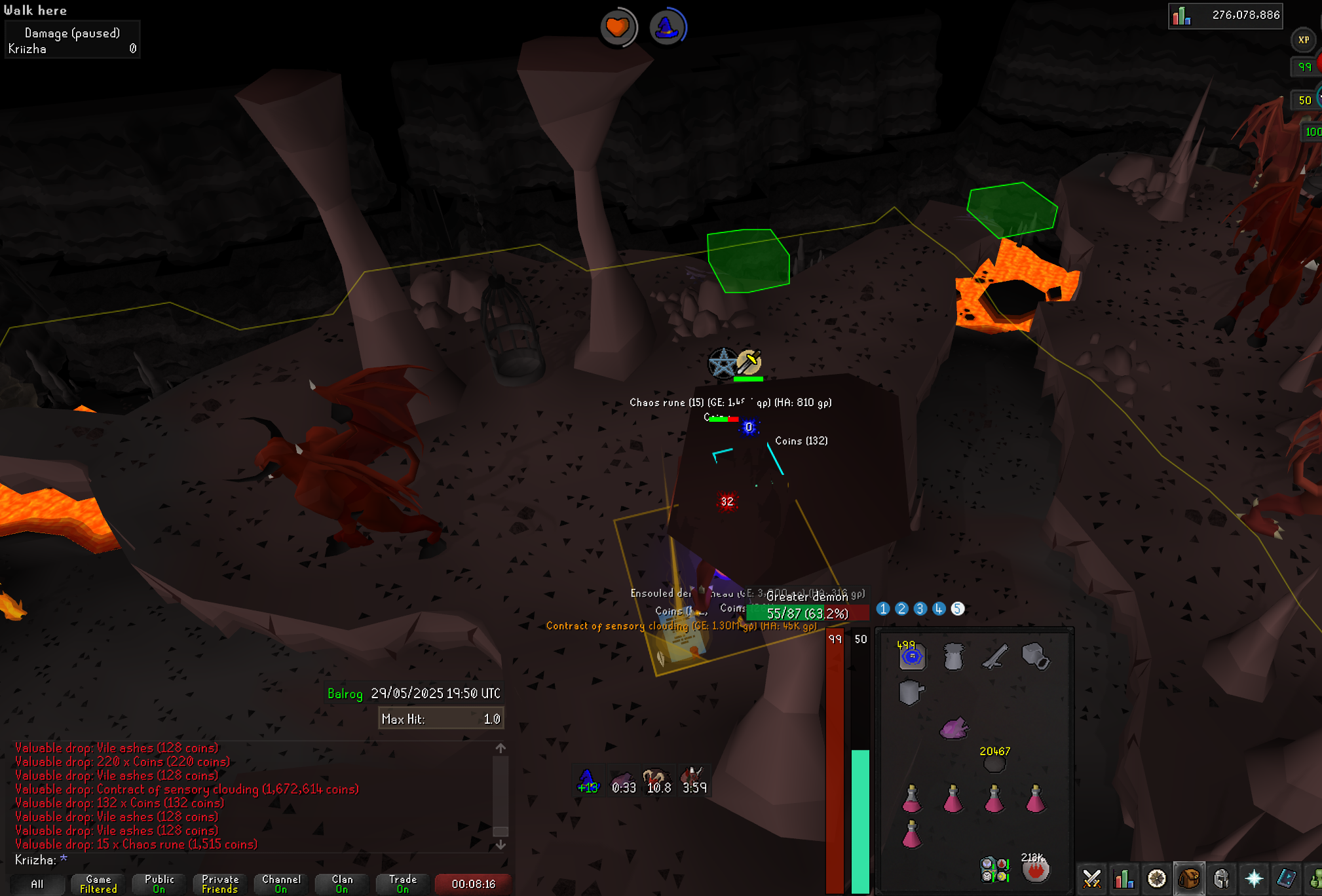
Task: Click the blue rune pouch with 499
Action: pos(912,656)
